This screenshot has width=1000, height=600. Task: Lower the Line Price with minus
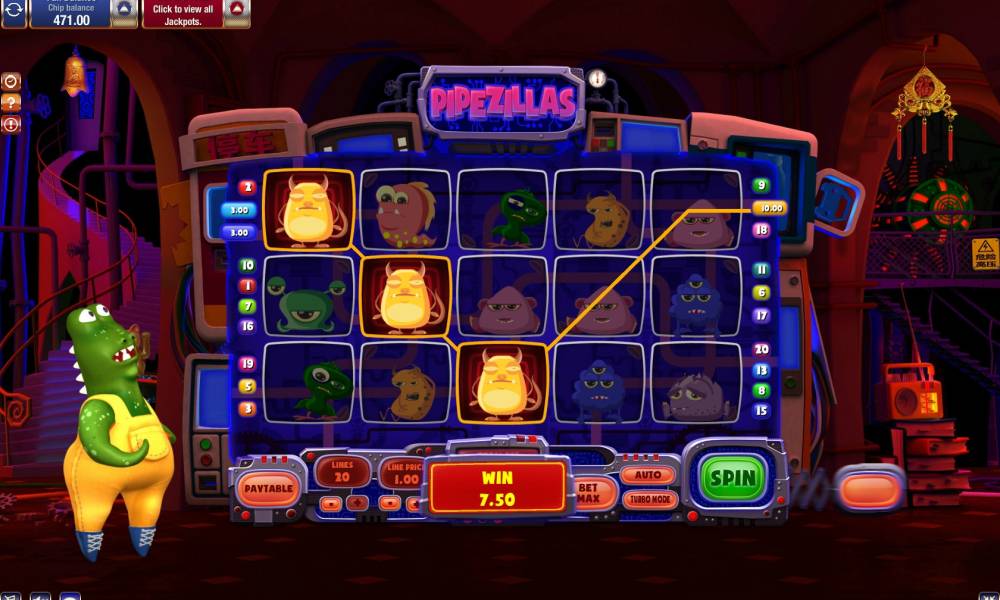390,503
